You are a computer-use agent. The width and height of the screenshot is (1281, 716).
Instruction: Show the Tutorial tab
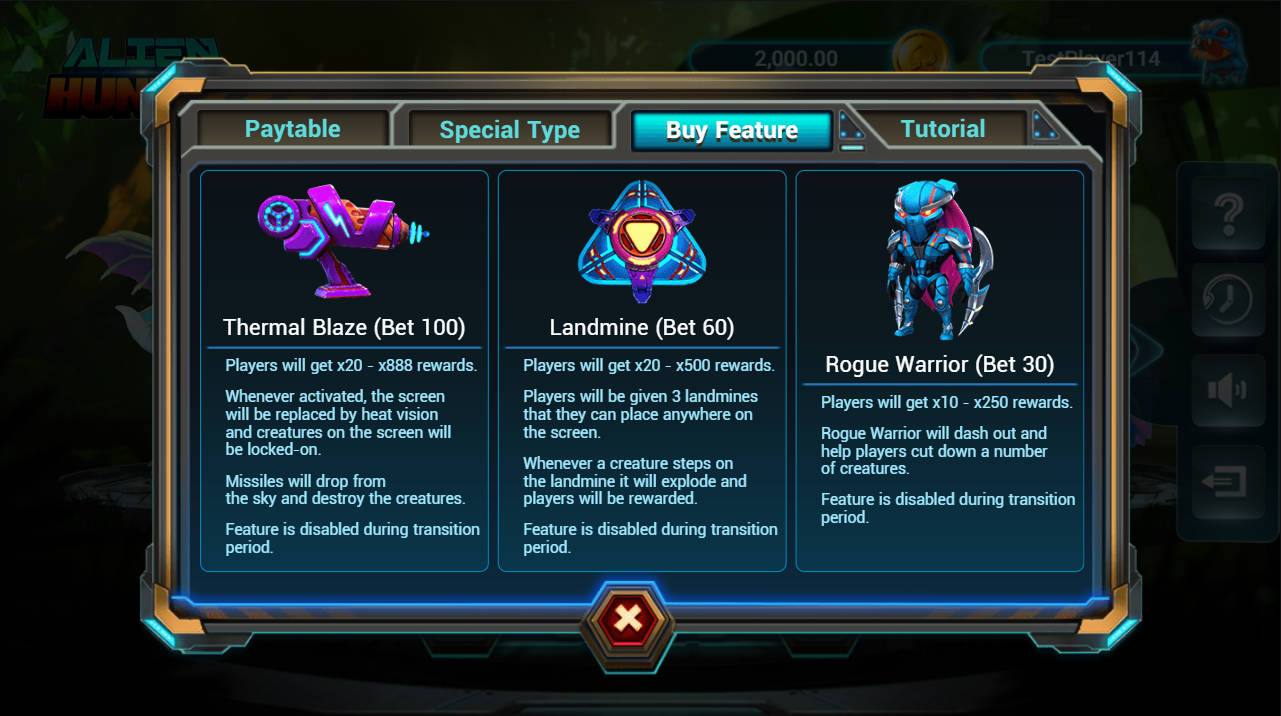(942, 129)
